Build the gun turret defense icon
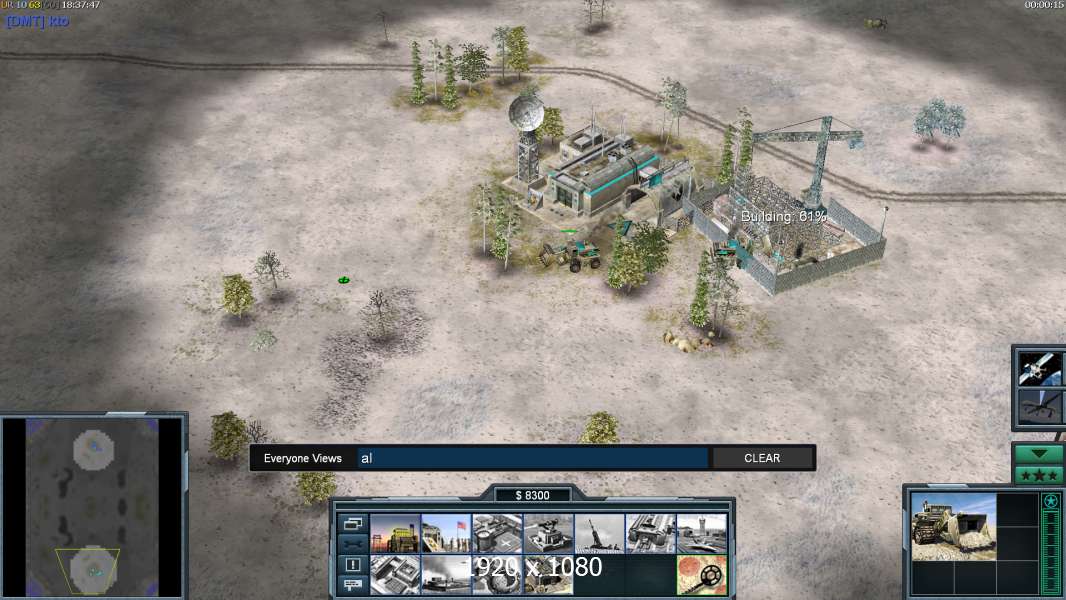 pos(547,534)
